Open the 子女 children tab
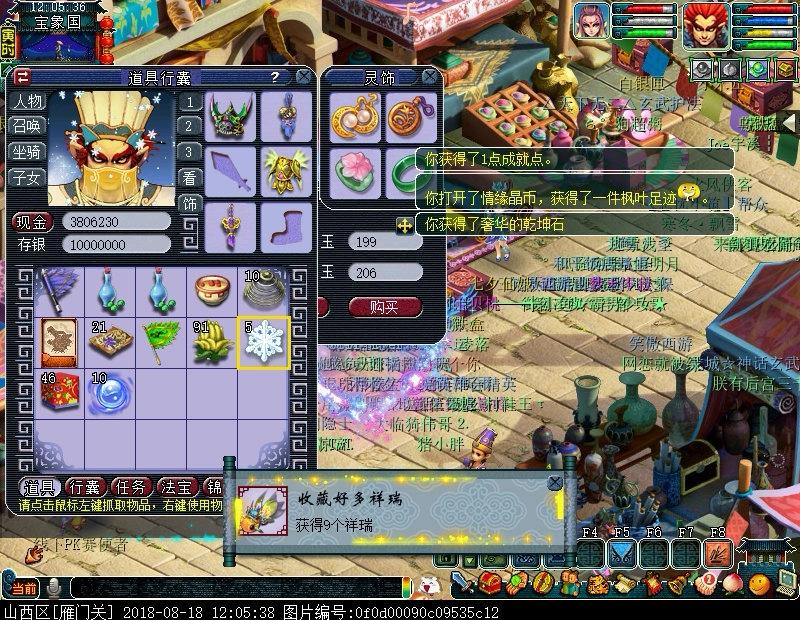The height and width of the screenshot is (620, 800). coord(27,177)
